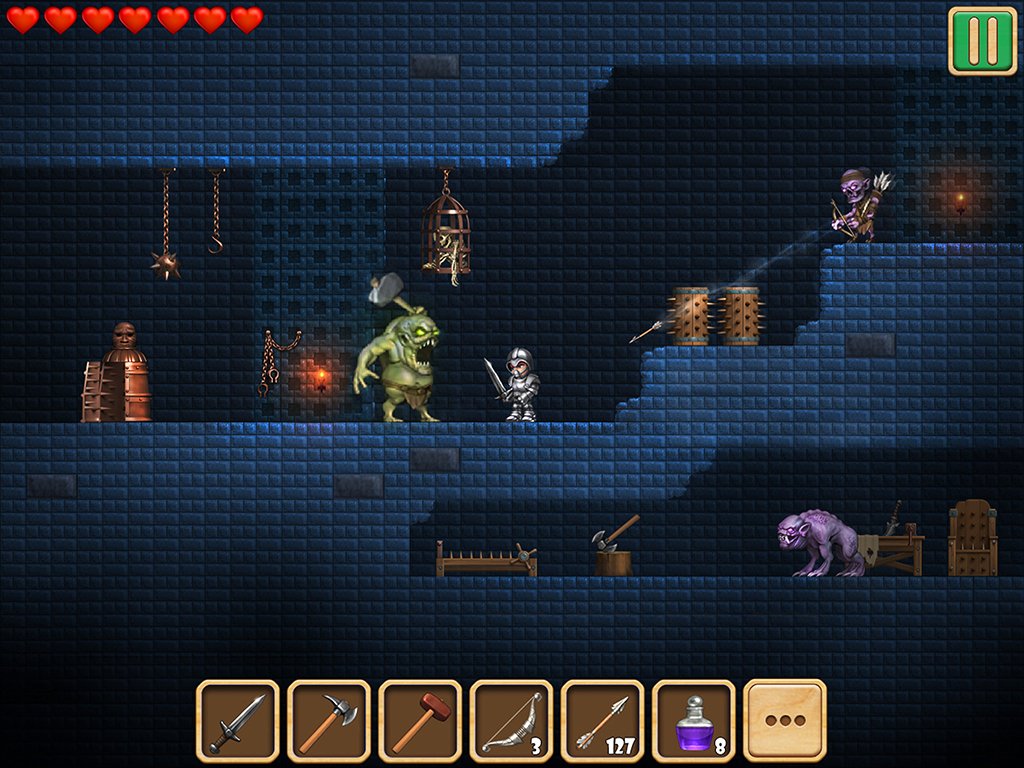Choose the red hammer slot
Viewport: 1024px width, 768px height.
pyautogui.click(x=420, y=720)
